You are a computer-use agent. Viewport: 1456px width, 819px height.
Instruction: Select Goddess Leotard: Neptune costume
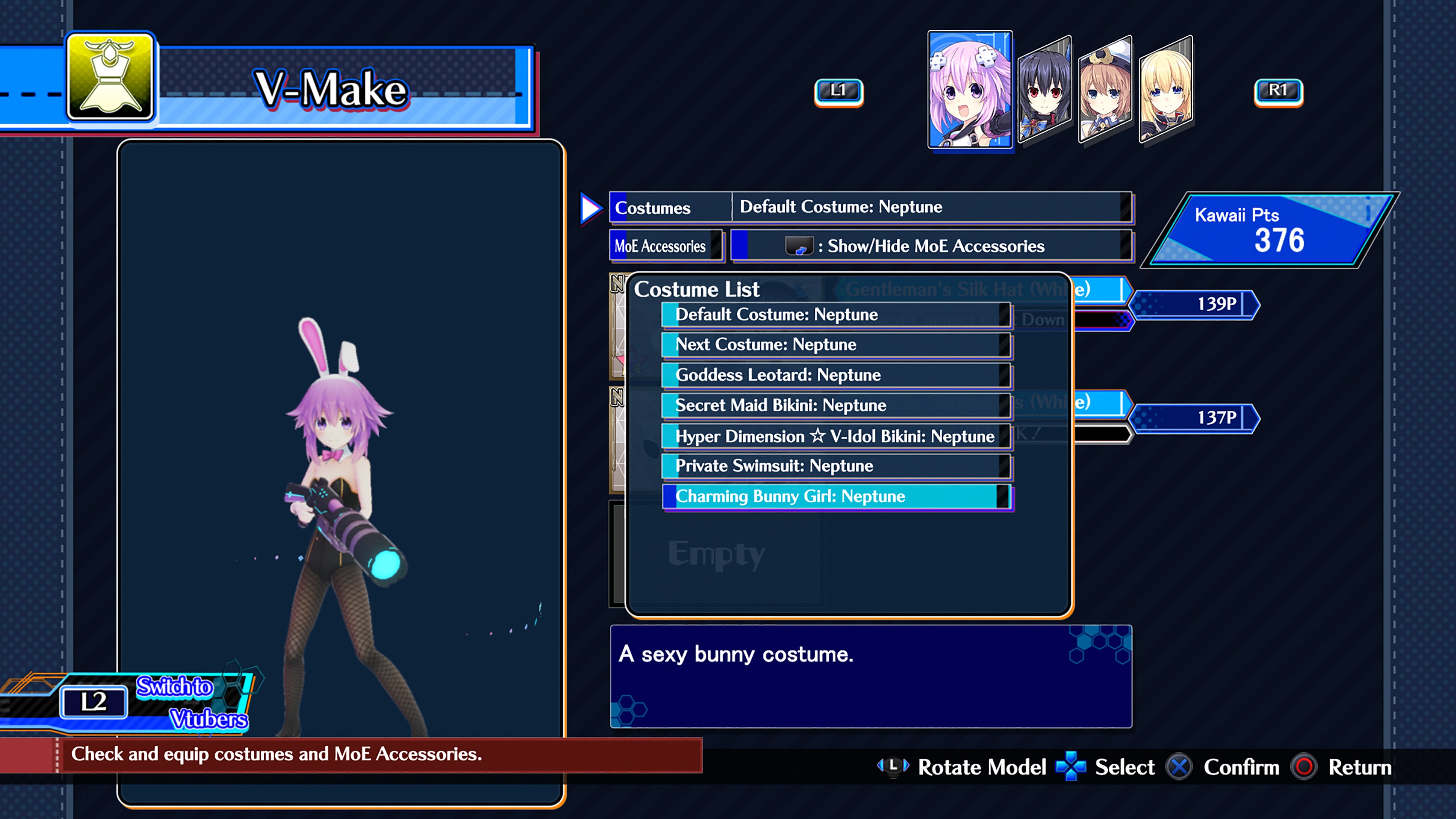click(x=836, y=375)
